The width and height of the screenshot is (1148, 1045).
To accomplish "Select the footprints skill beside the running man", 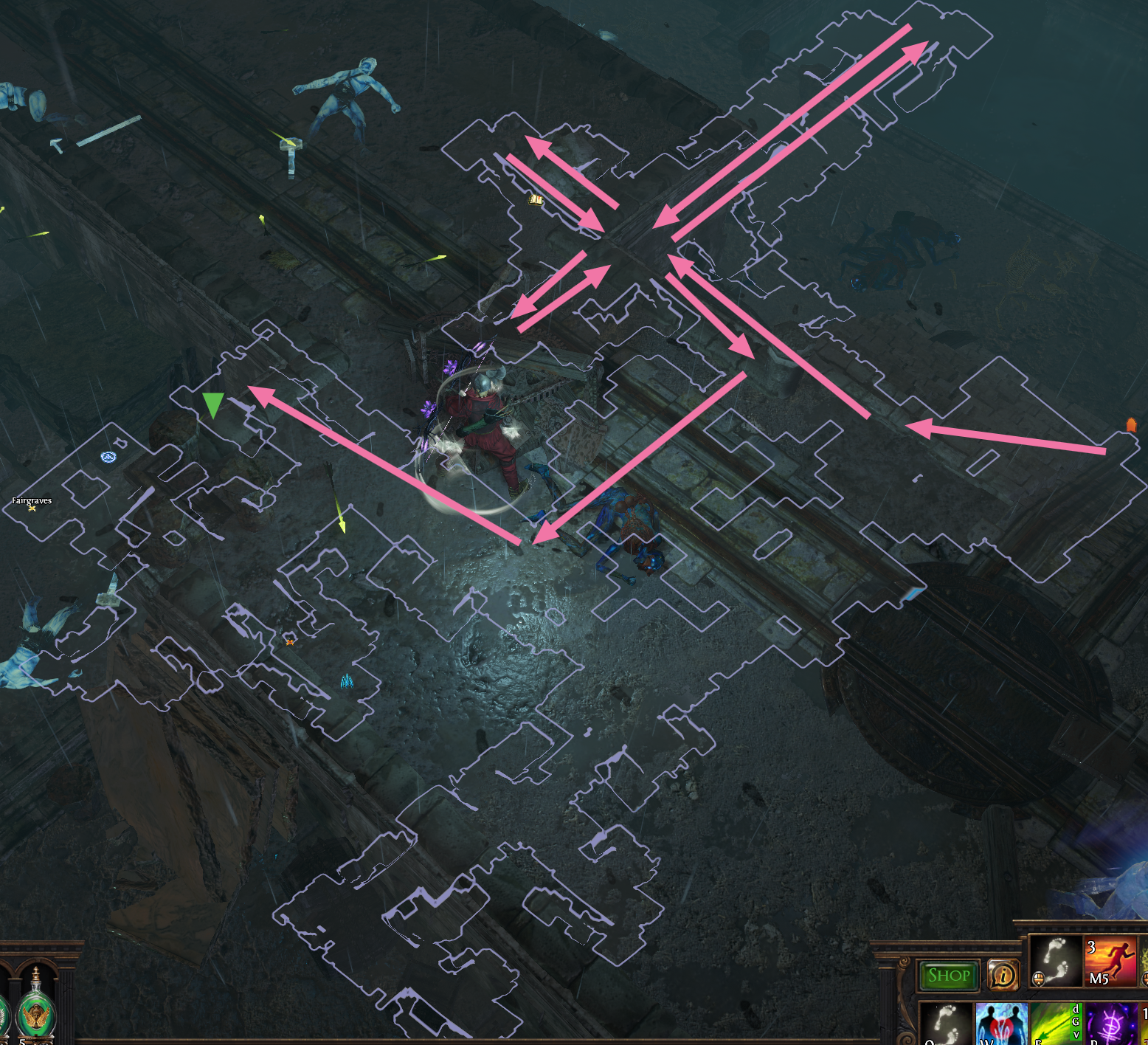I will [x=1055, y=961].
